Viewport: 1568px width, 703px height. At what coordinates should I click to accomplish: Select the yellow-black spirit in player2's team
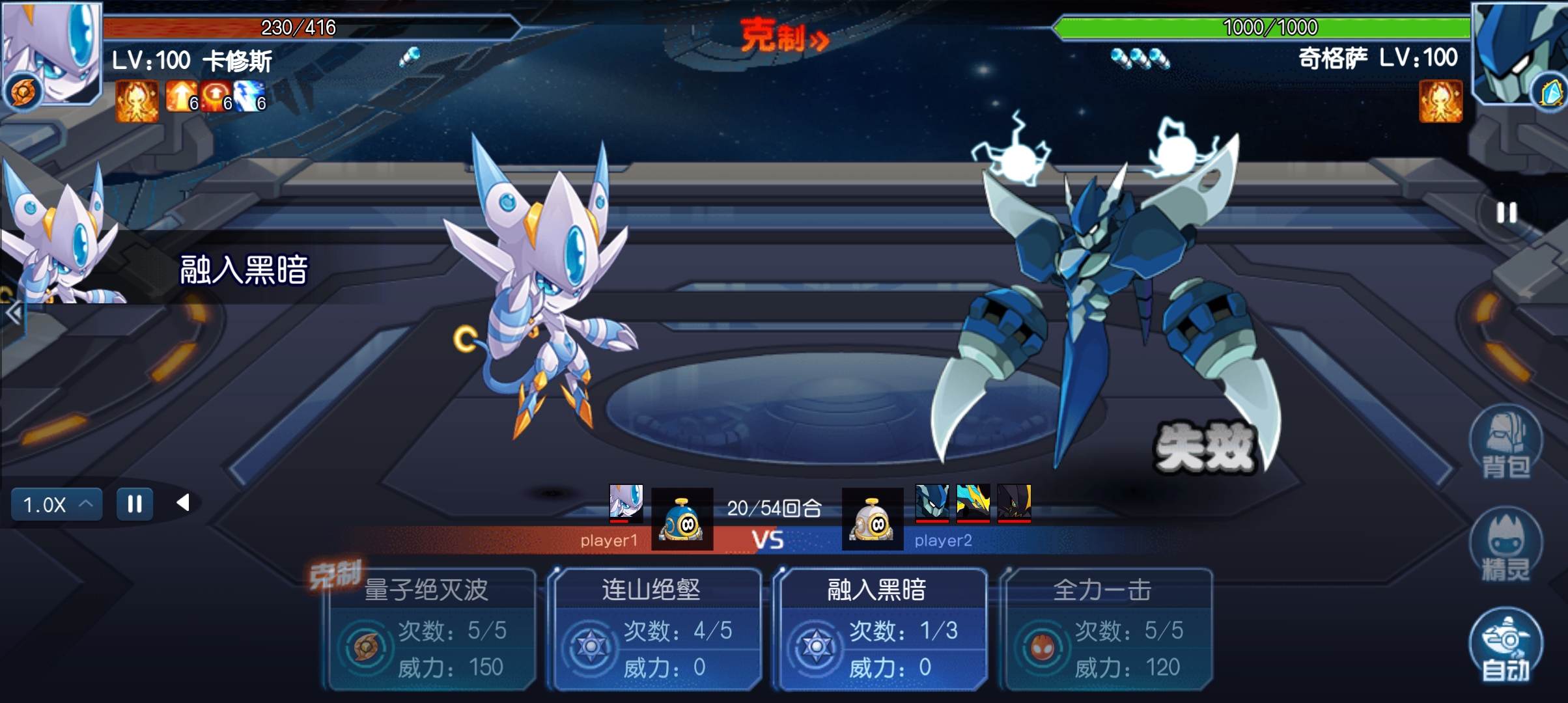(x=973, y=502)
